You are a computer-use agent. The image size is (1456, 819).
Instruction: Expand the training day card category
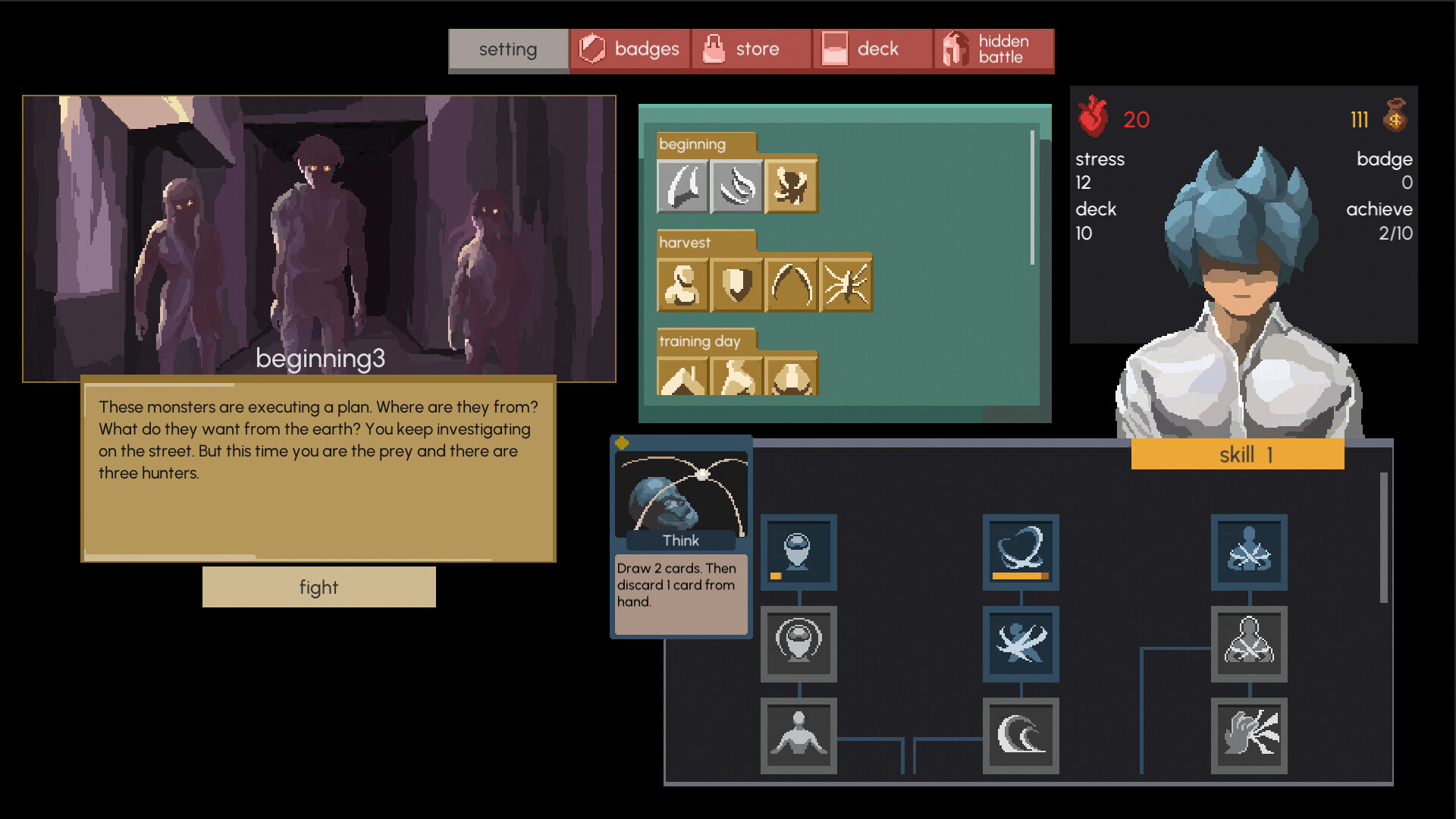pyautogui.click(x=701, y=341)
